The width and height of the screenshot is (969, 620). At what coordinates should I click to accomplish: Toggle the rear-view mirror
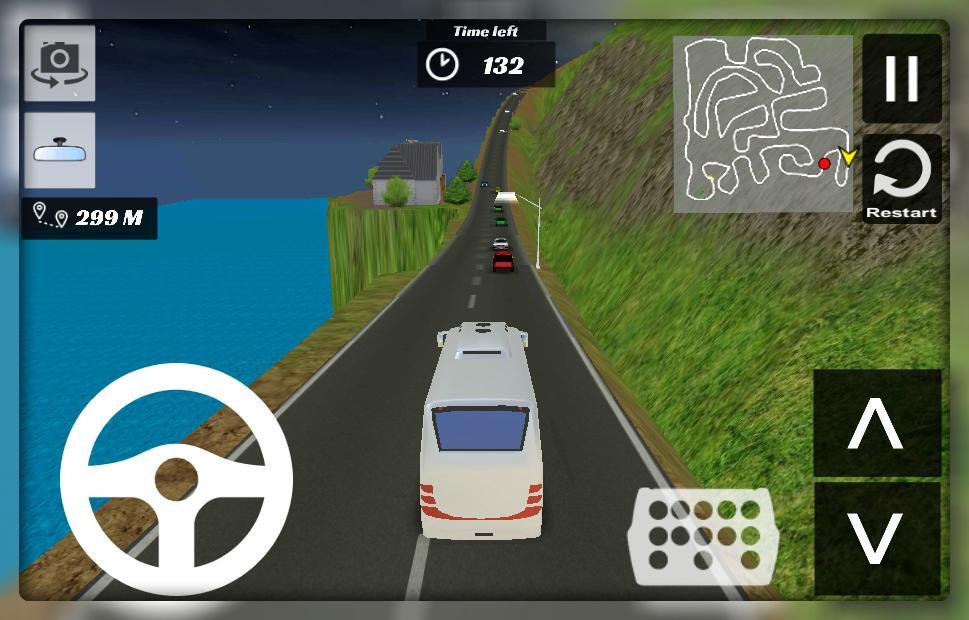(x=59, y=150)
